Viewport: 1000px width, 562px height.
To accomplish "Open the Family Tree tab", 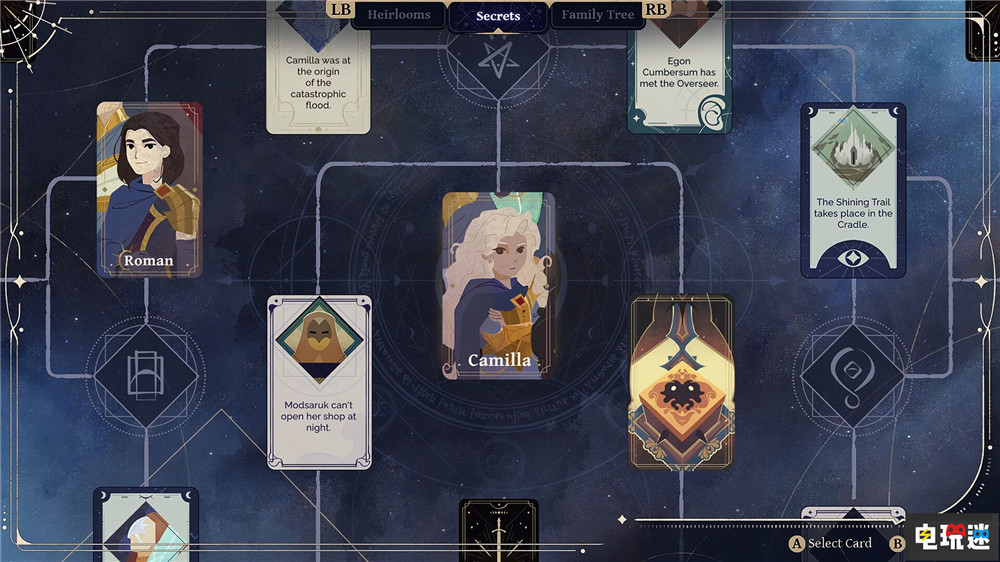I will click(x=598, y=15).
